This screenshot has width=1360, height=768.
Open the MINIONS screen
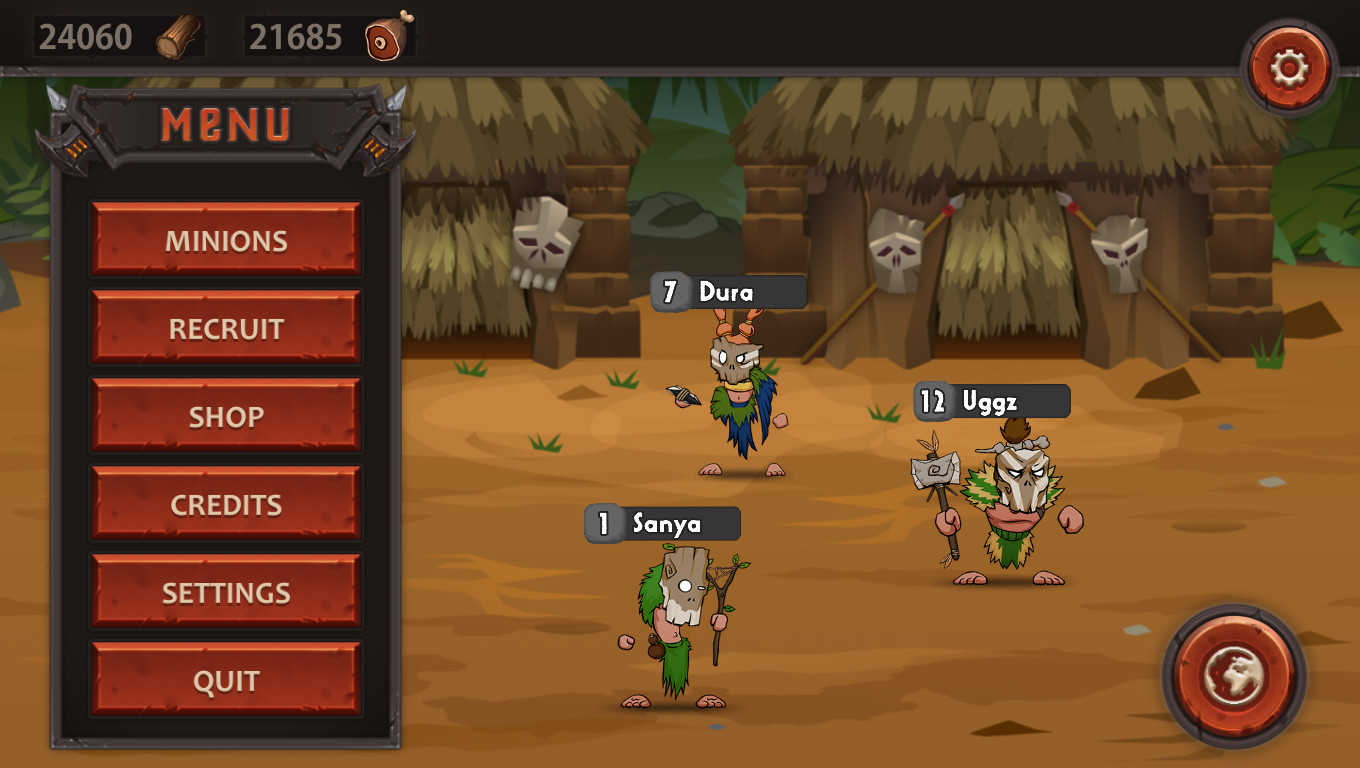(x=225, y=240)
